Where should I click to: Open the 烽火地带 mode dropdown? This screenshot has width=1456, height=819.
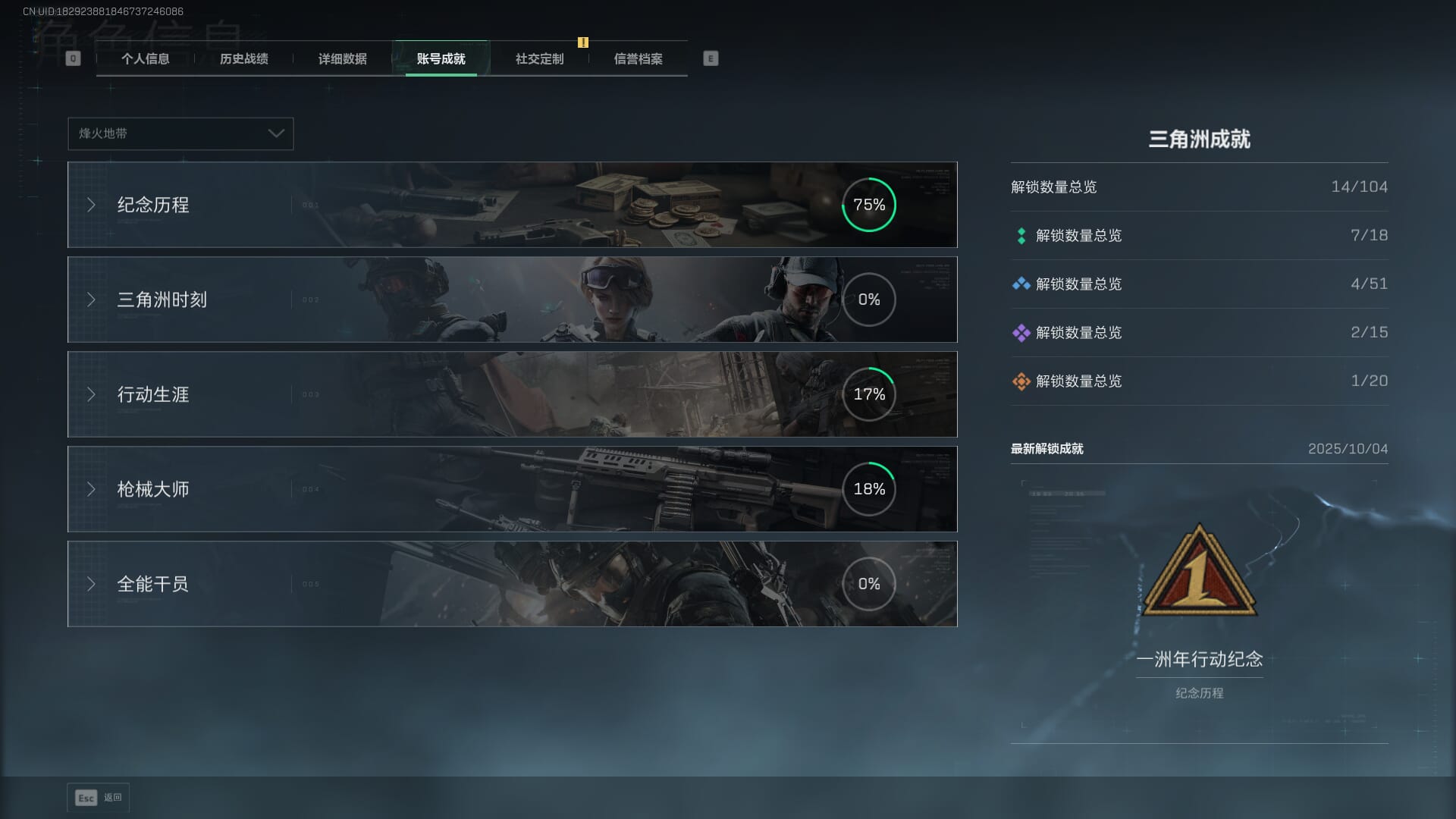[x=180, y=133]
